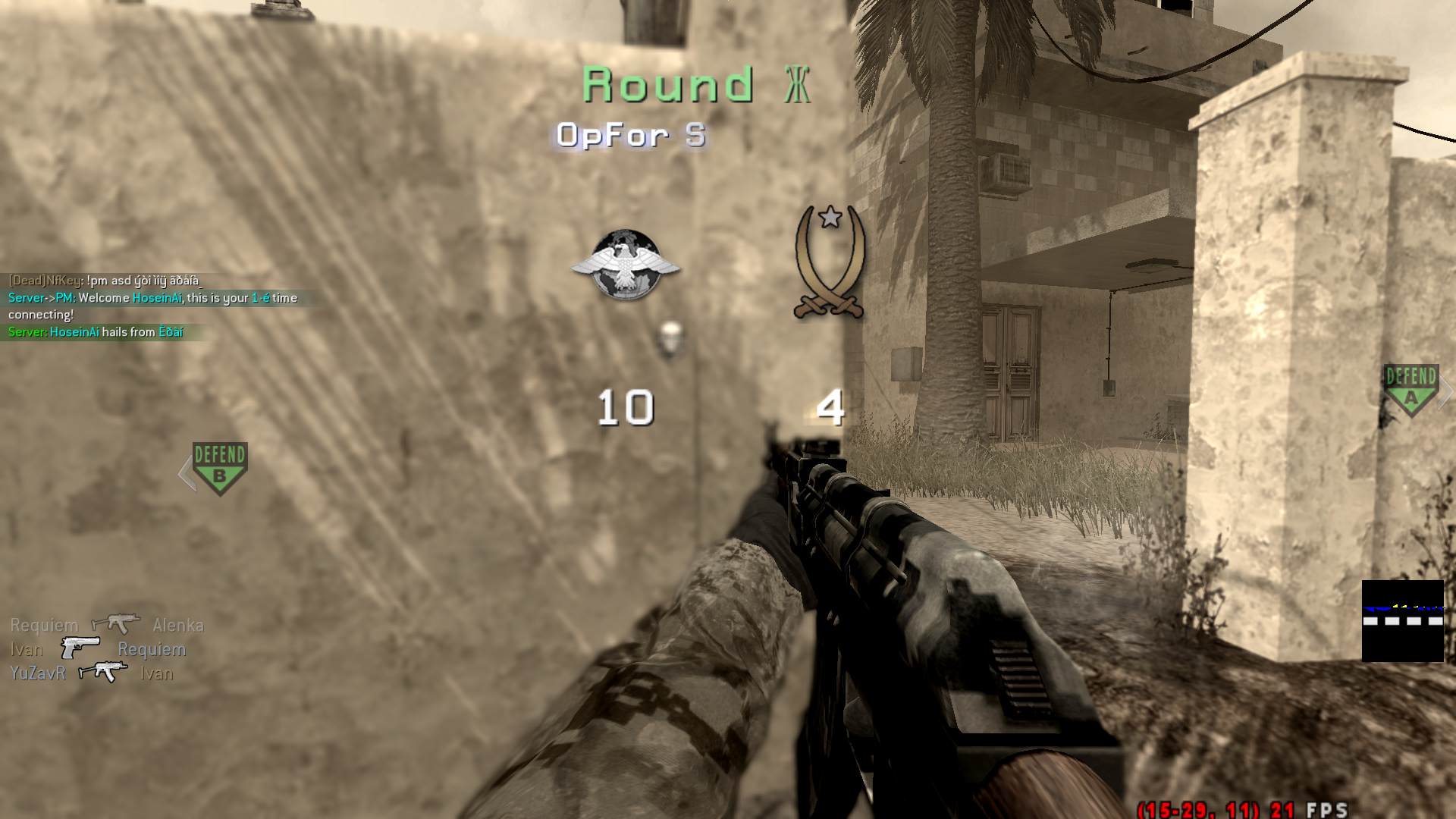Select the OpFor S scoreboard label
The image size is (1456, 819).
pyautogui.click(x=632, y=135)
